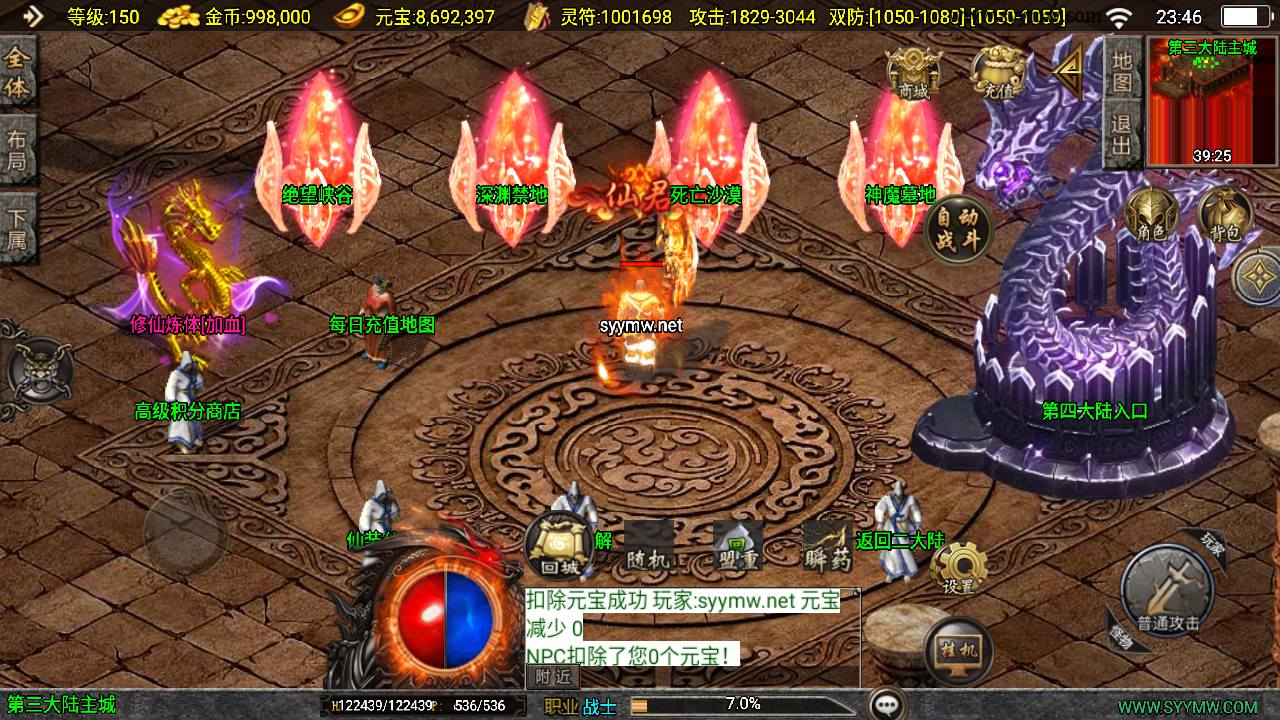Screen dimensions: 1280x720
Task: Click the 退出 exit button
Action: 1122,136
